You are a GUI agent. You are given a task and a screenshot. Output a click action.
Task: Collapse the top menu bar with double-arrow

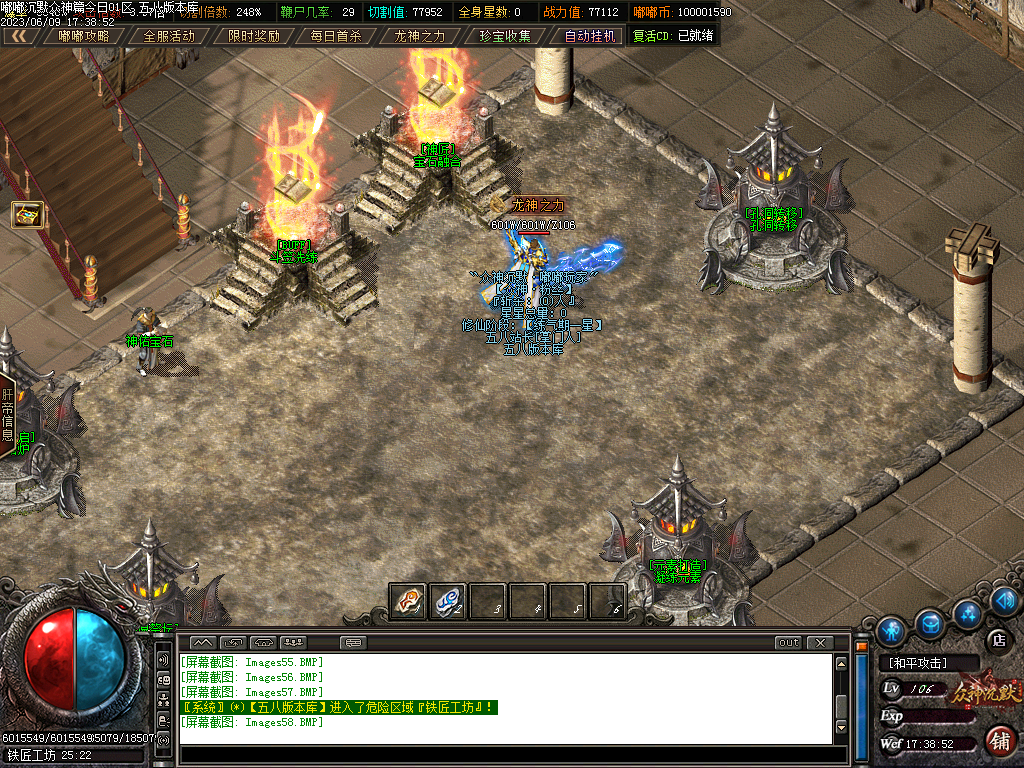coord(19,36)
